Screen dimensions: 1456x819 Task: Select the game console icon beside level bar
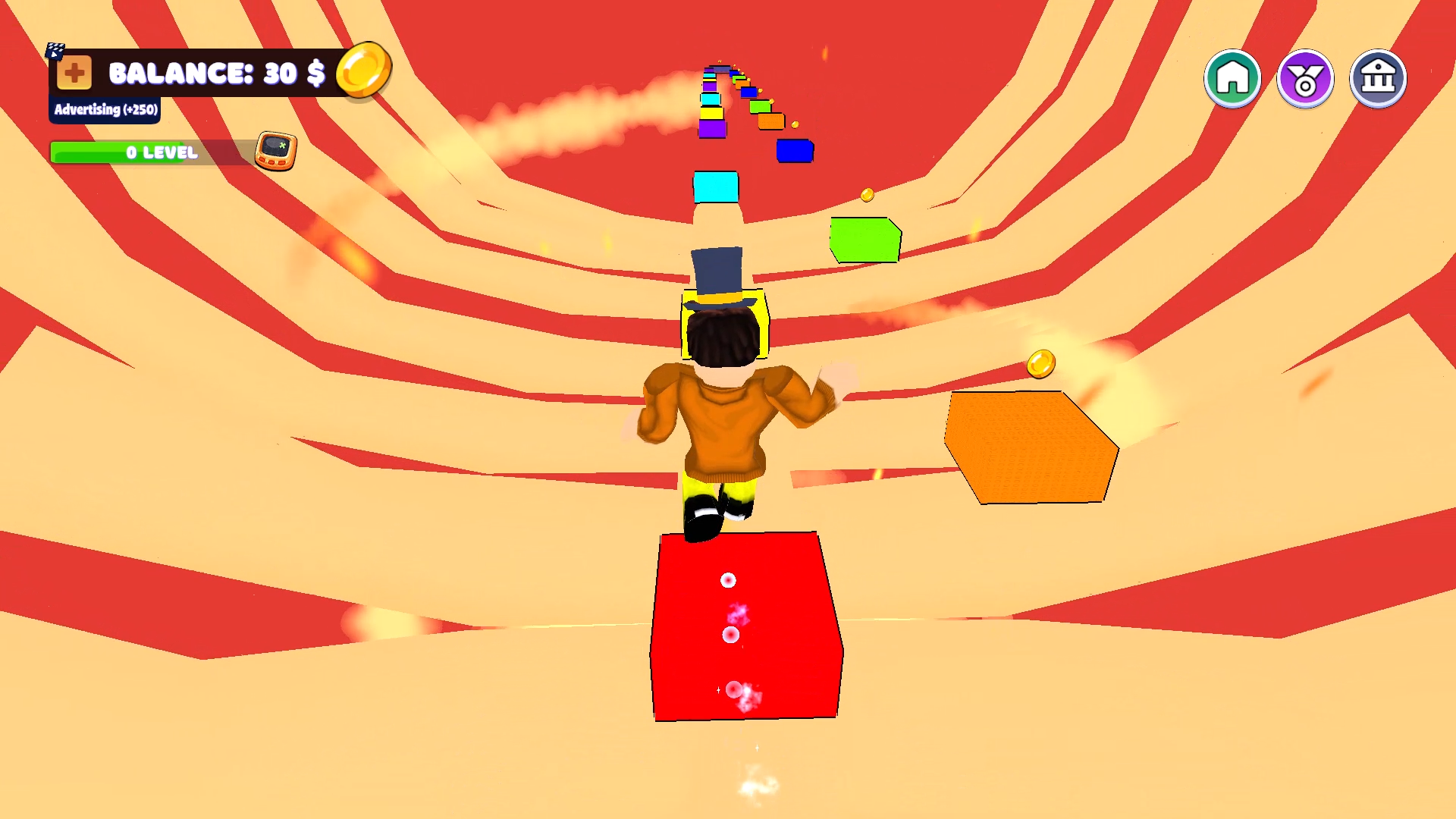coord(276,149)
